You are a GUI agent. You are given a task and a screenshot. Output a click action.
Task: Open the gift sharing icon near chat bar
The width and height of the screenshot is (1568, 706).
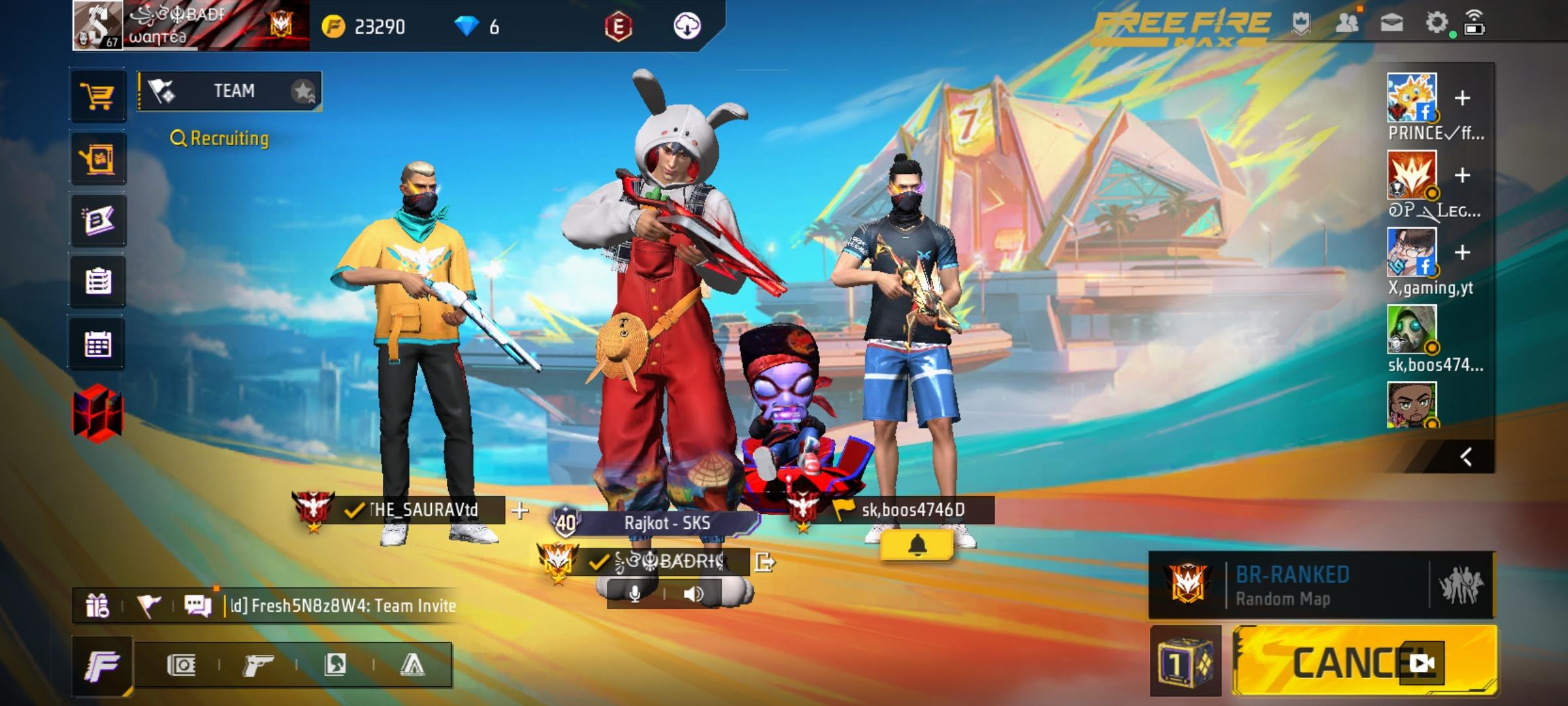click(x=98, y=605)
